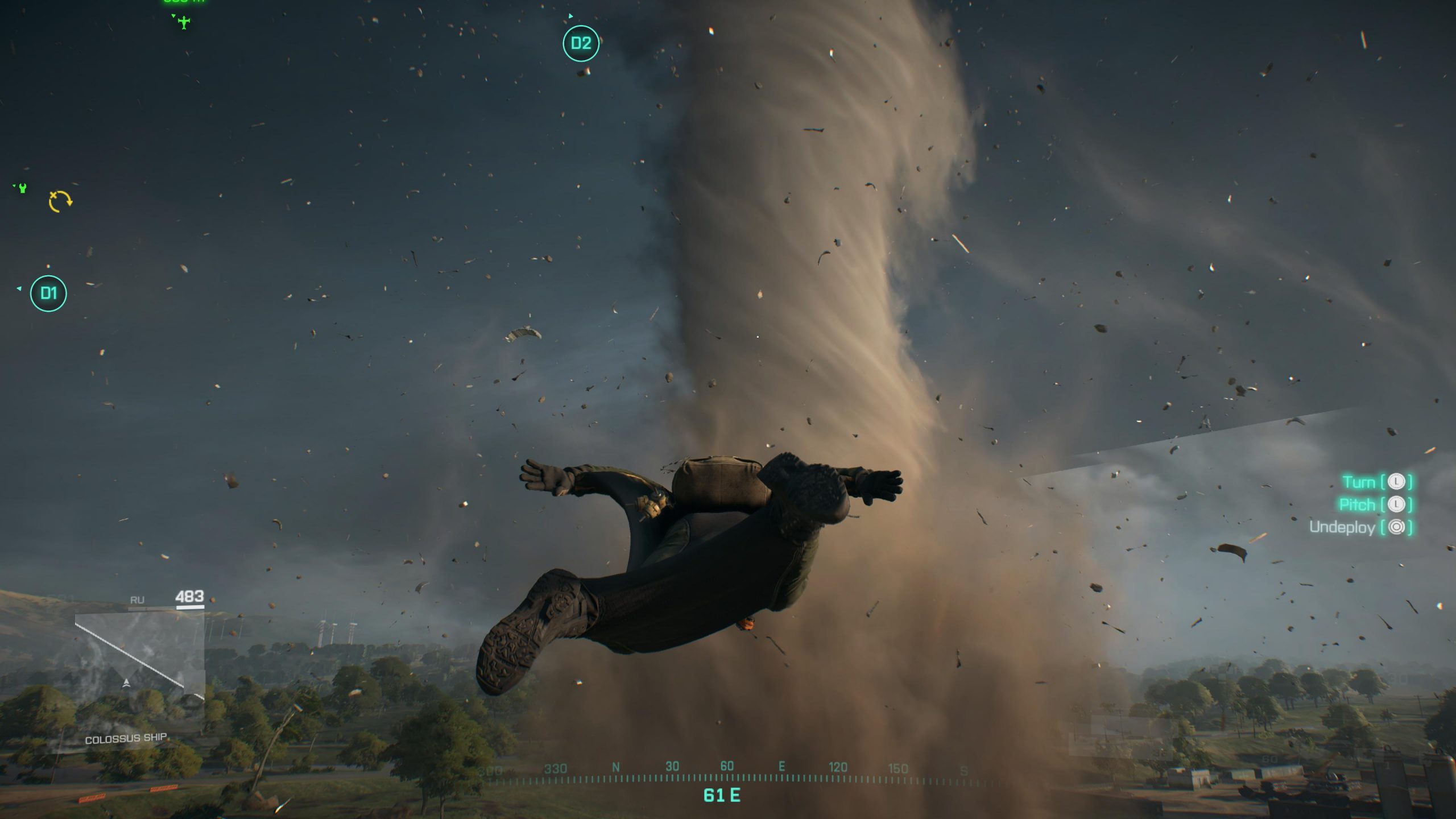Click the green wrench marker icon
Viewport: 1456px width, 819px height.
click(23, 188)
